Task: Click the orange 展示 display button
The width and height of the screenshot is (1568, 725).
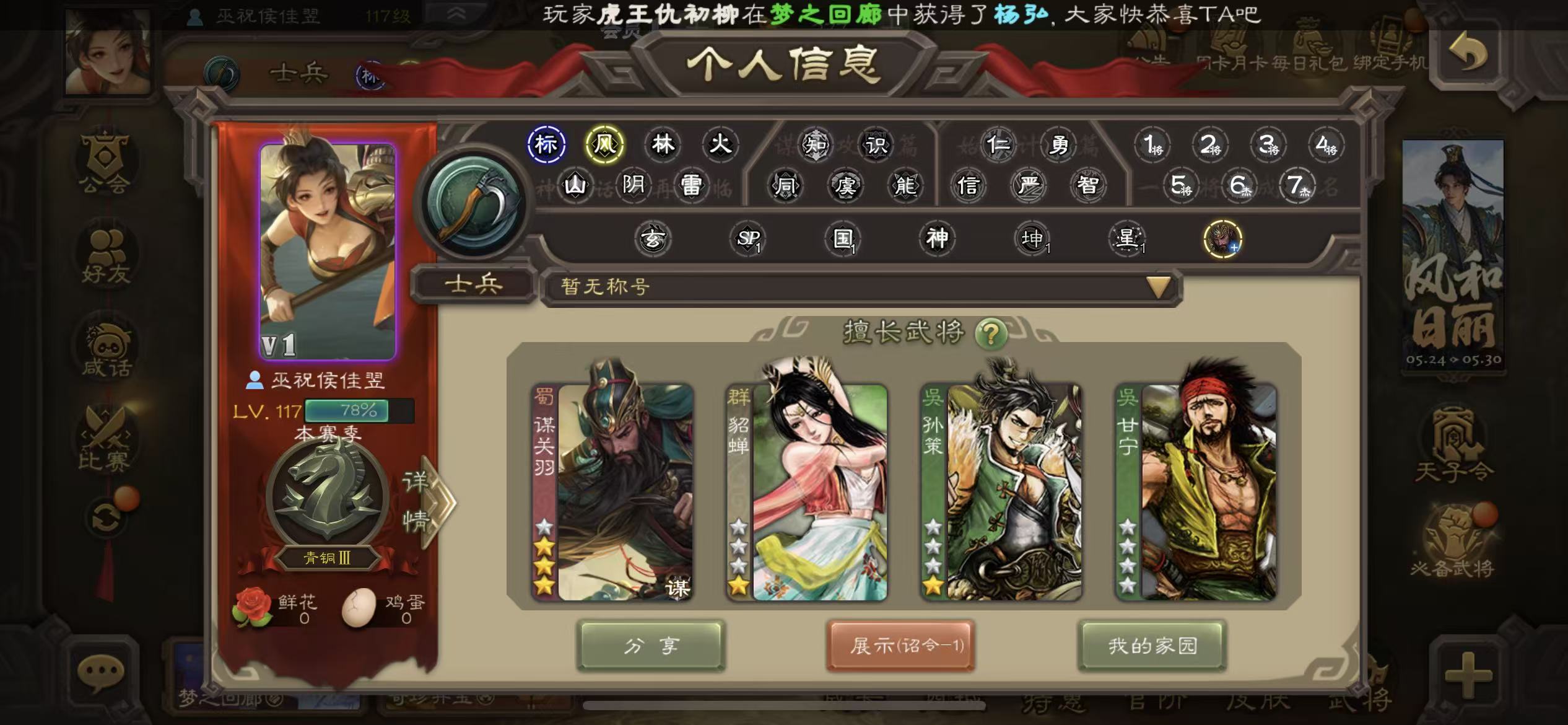Action: (901, 646)
